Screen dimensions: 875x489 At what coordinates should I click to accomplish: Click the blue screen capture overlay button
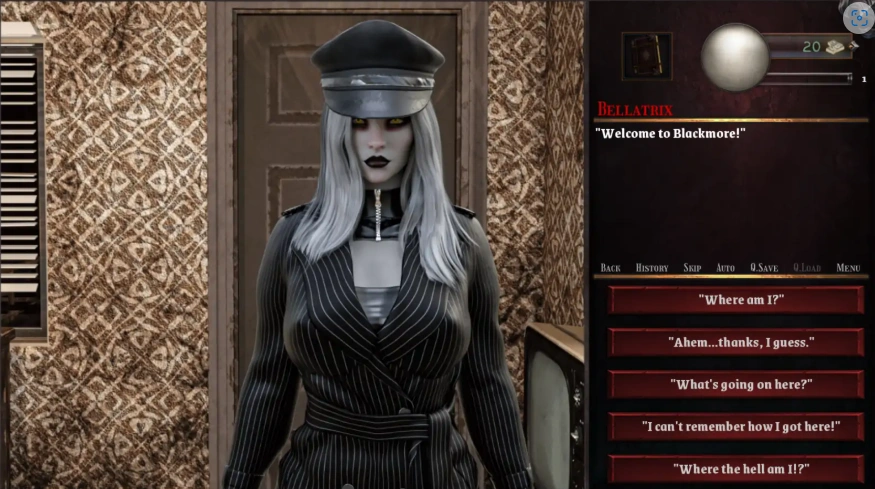coord(859,17)
